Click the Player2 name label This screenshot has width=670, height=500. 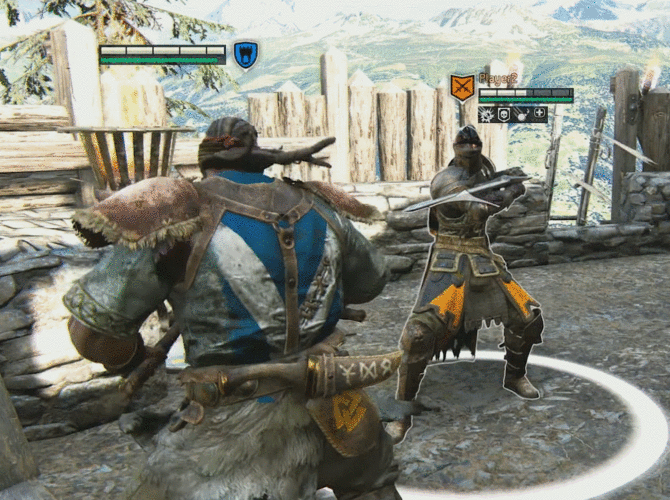(x=497, y=78)
